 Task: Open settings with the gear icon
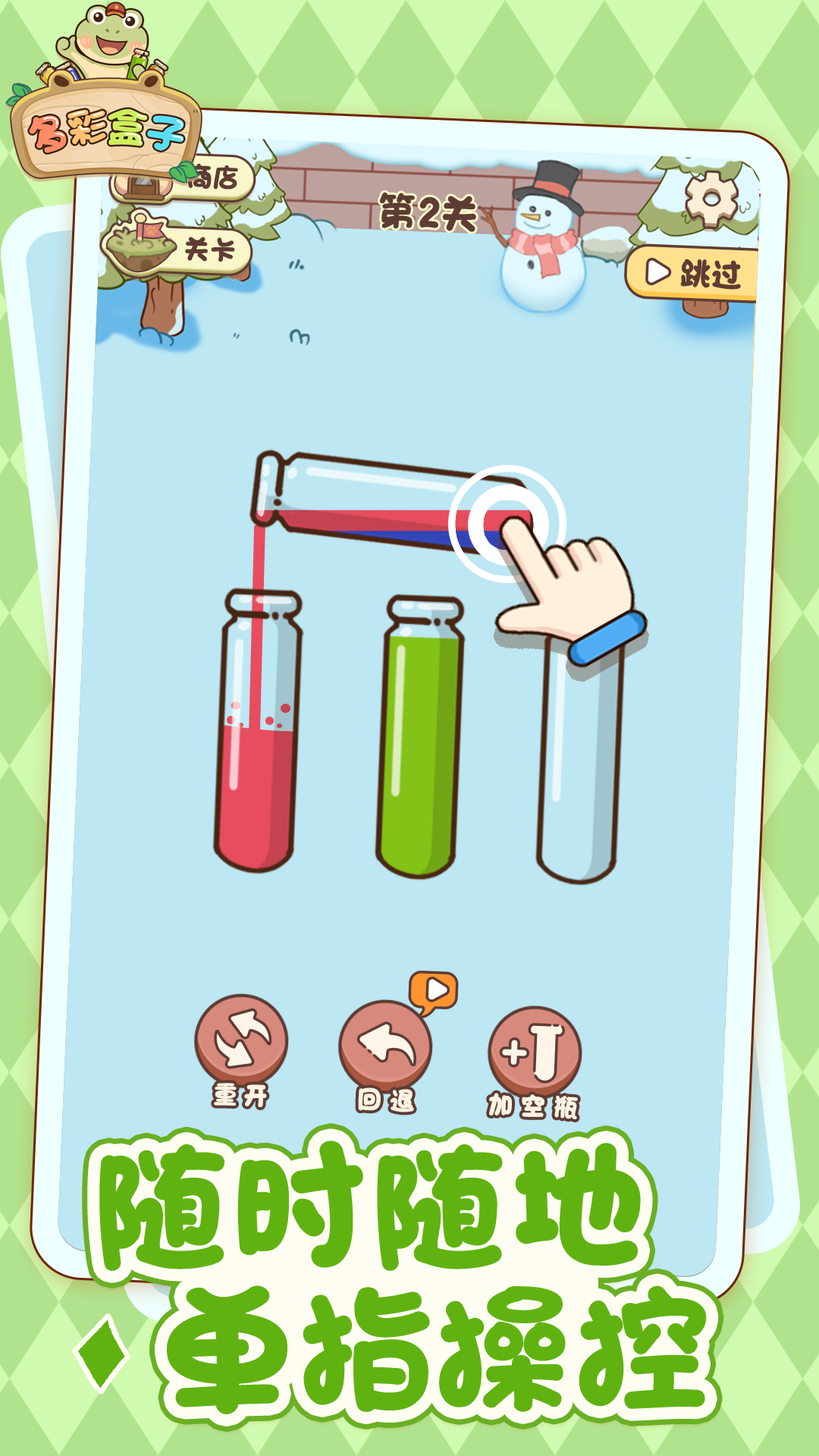(x=711, y=199)
